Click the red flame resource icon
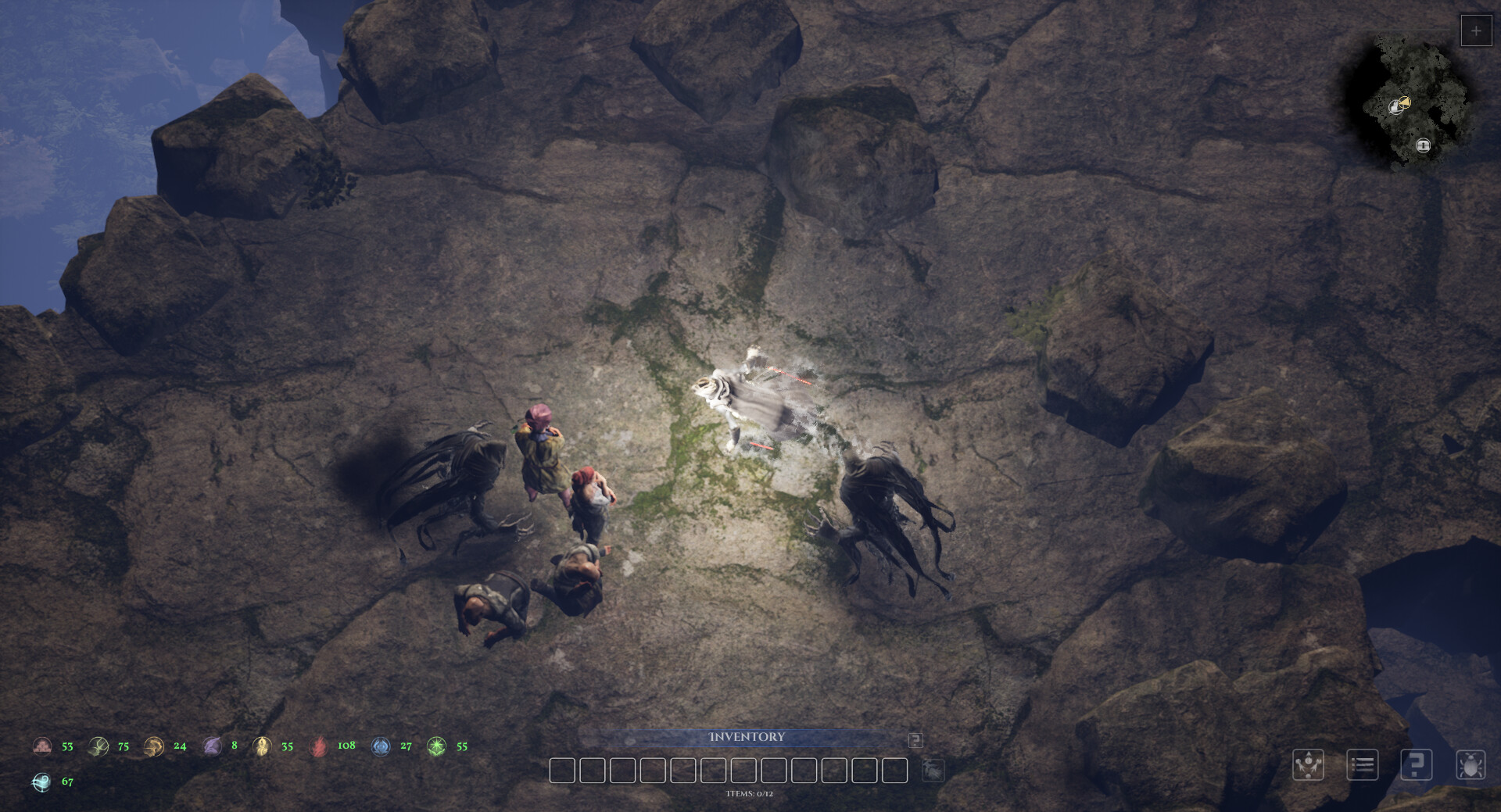Viewport: 1501px width, 812px height. coord(321,746)
